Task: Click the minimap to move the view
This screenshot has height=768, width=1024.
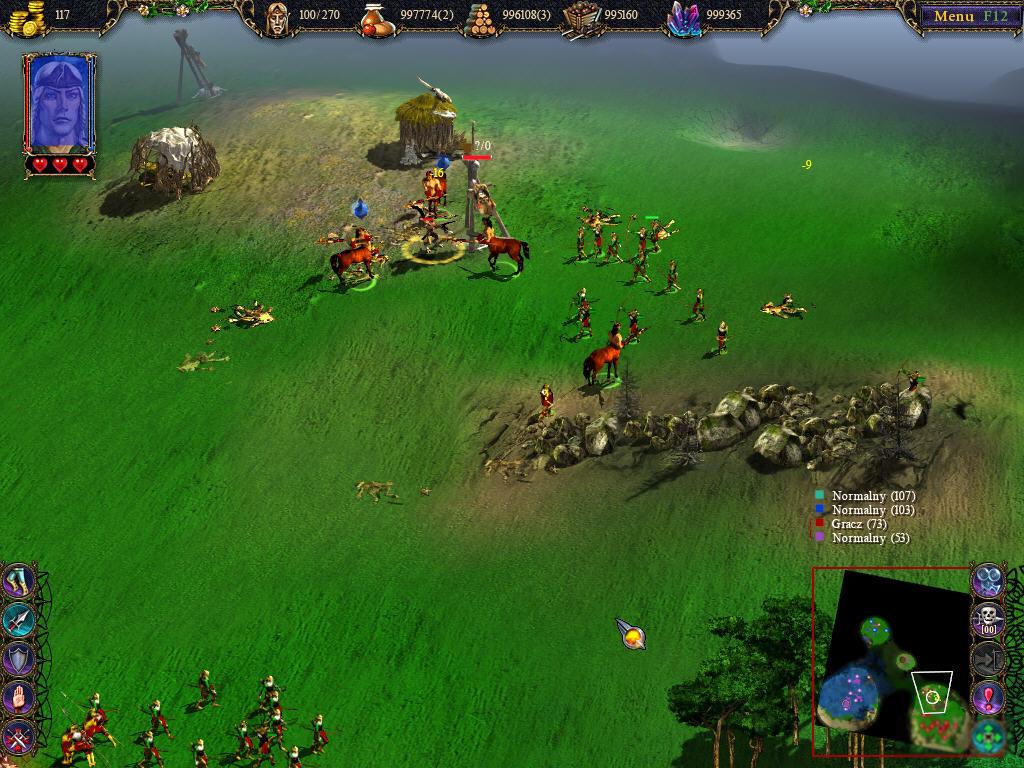Action: (x=890, y=660)
